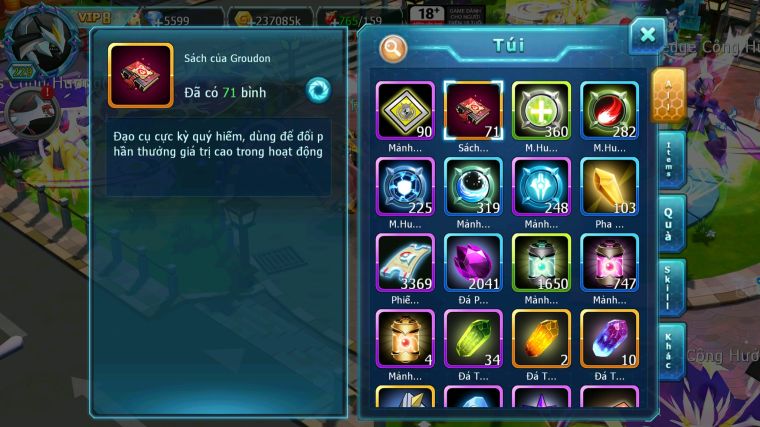The width and height of the screenshot is (760, 427).
Task: Open the Quà tab
Action: 669,224
